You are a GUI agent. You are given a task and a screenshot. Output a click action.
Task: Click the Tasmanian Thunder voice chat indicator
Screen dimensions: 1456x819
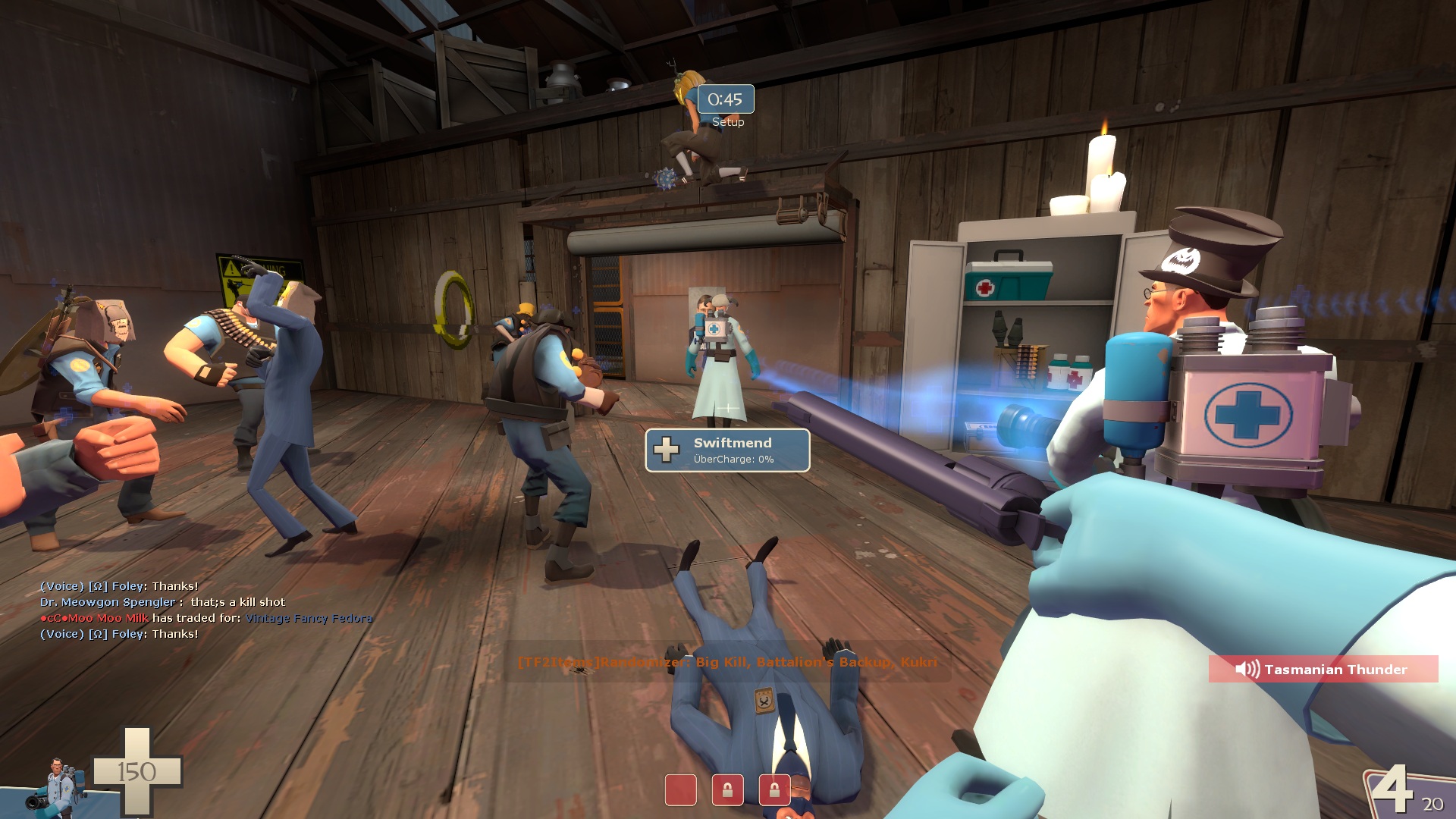[x=1323, y=669]
